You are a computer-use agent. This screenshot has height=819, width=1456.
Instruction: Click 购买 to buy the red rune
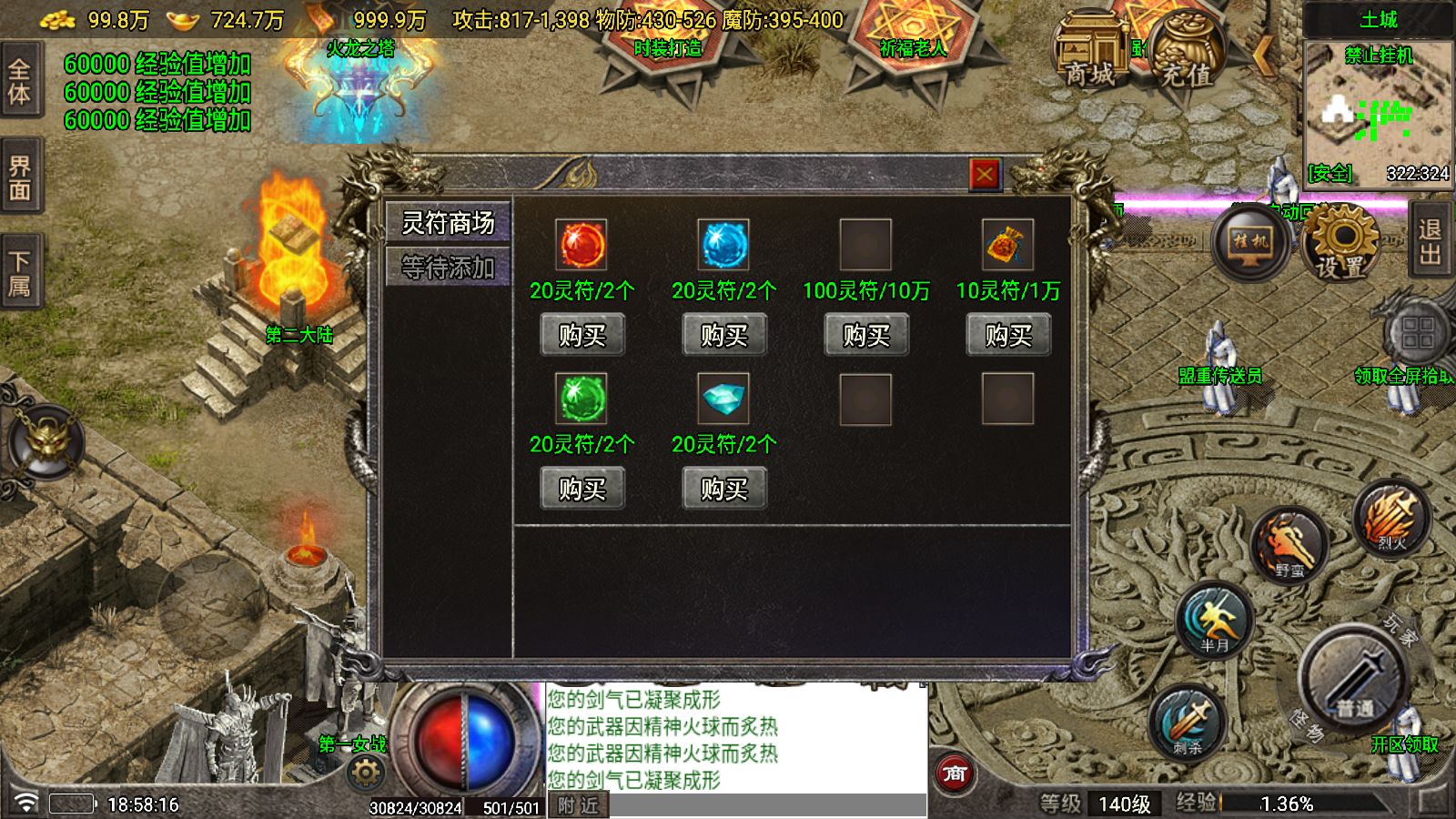click(581, 335)
